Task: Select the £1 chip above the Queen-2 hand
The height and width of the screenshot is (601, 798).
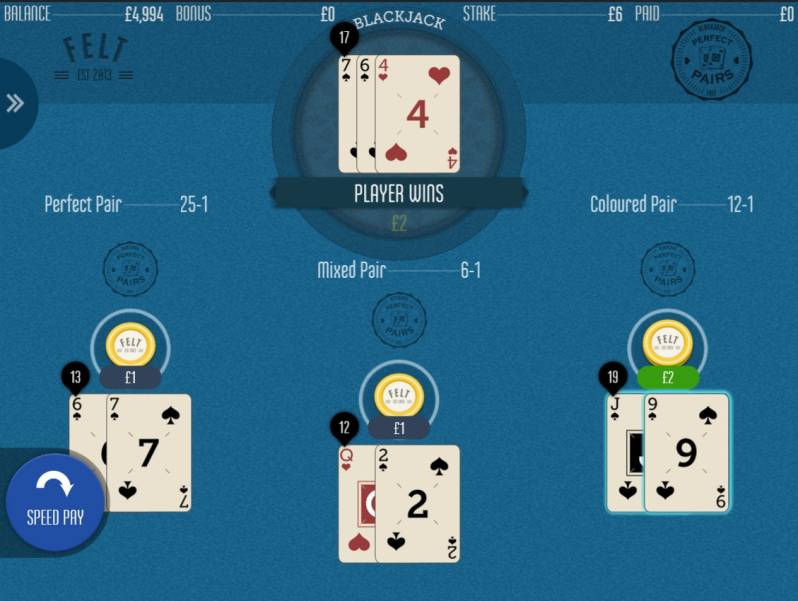Action: pos(398,395)
